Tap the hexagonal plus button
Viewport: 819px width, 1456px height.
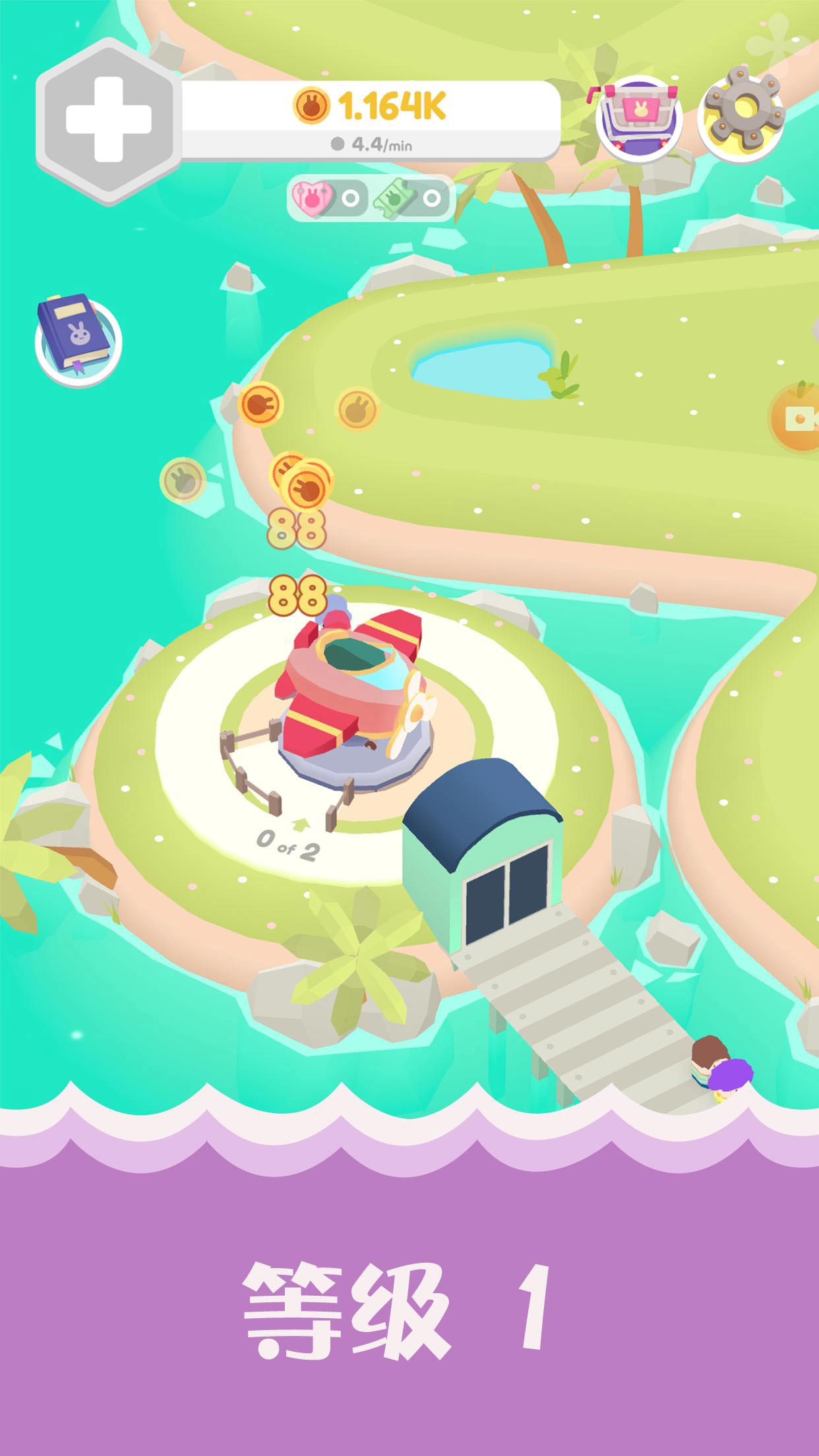point(109,121)
